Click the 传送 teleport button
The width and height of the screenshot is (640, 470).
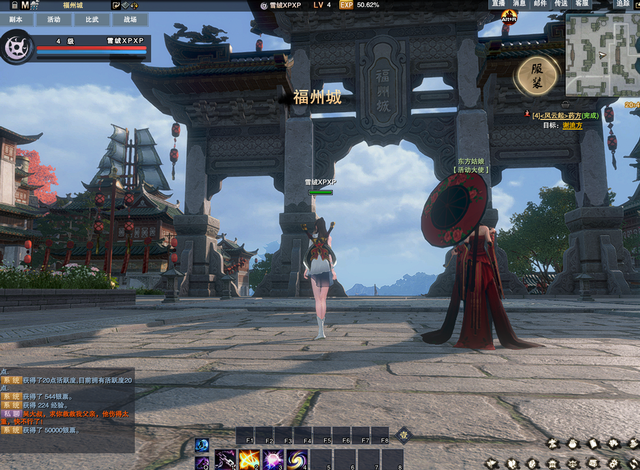[561, 4]
